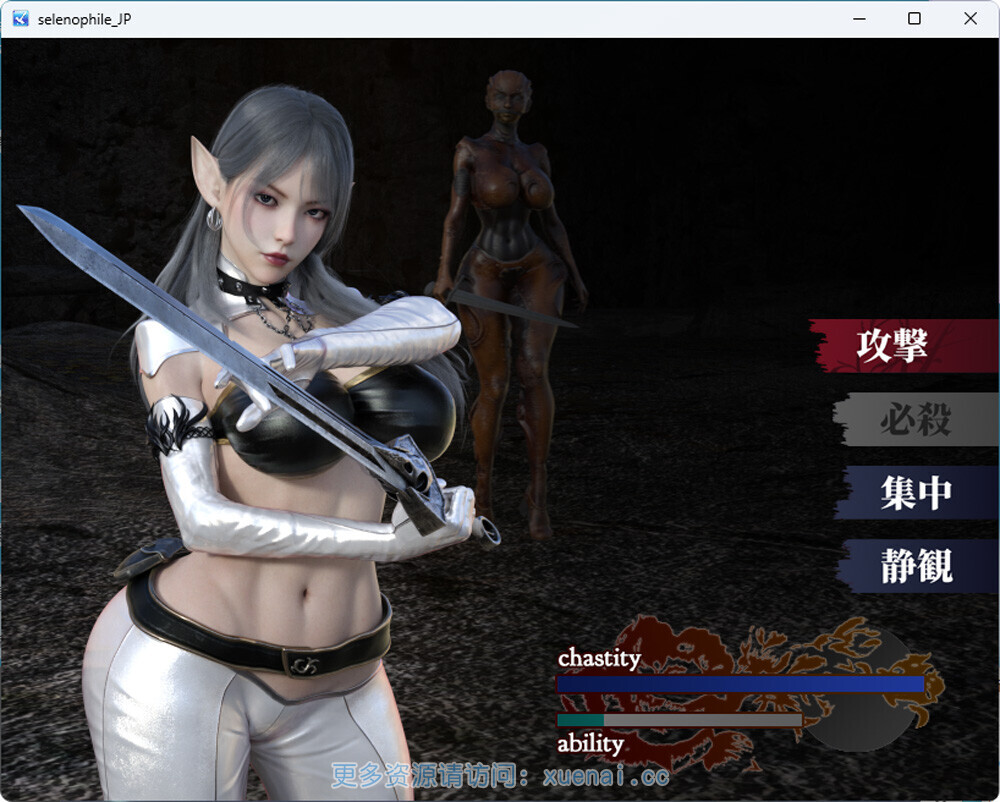The image size is (1000, 802).
Task: Activate the 集中 focus command
Action: tap(916, 493)
